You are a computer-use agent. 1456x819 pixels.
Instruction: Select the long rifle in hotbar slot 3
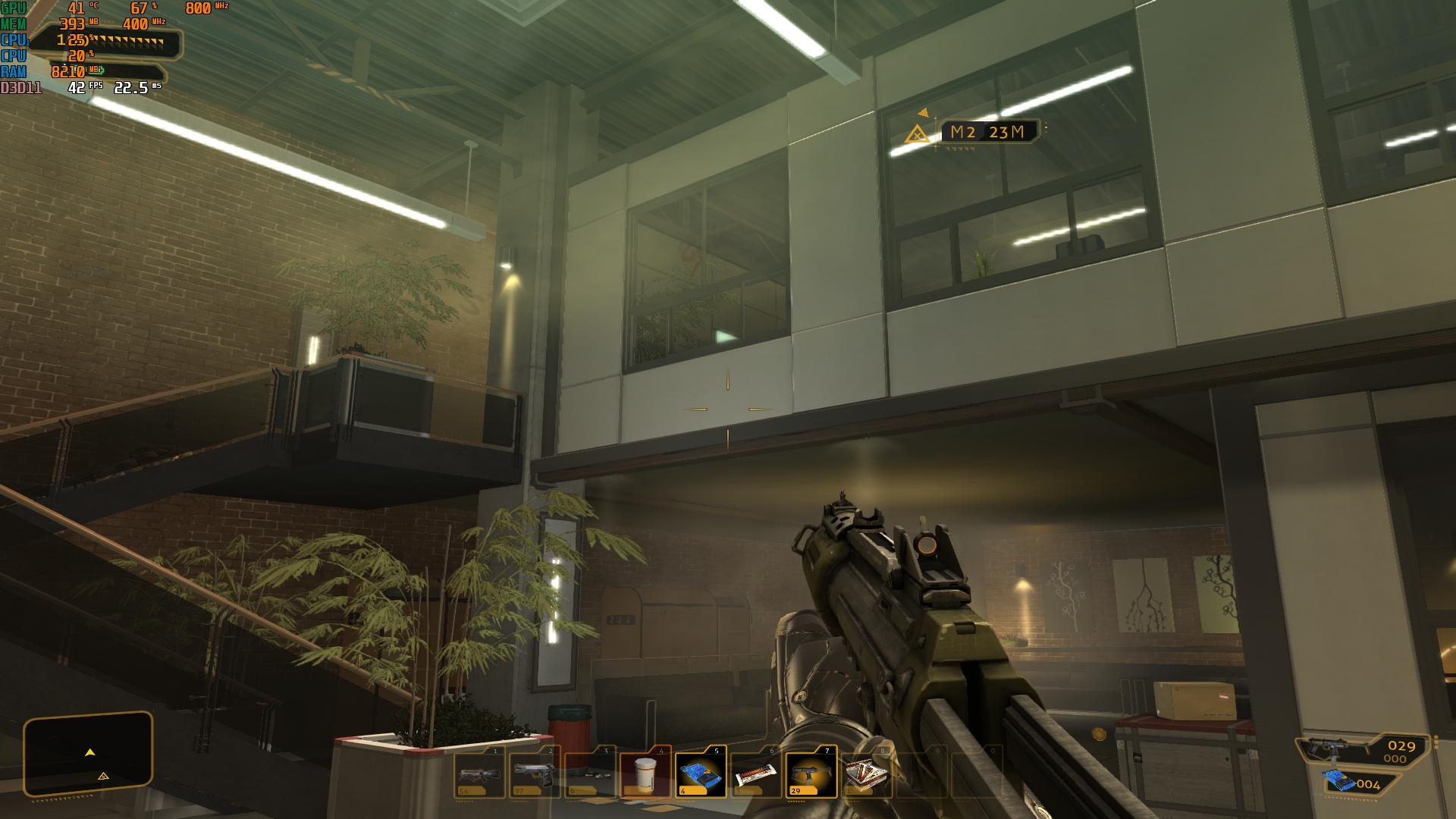coord(590,773)
